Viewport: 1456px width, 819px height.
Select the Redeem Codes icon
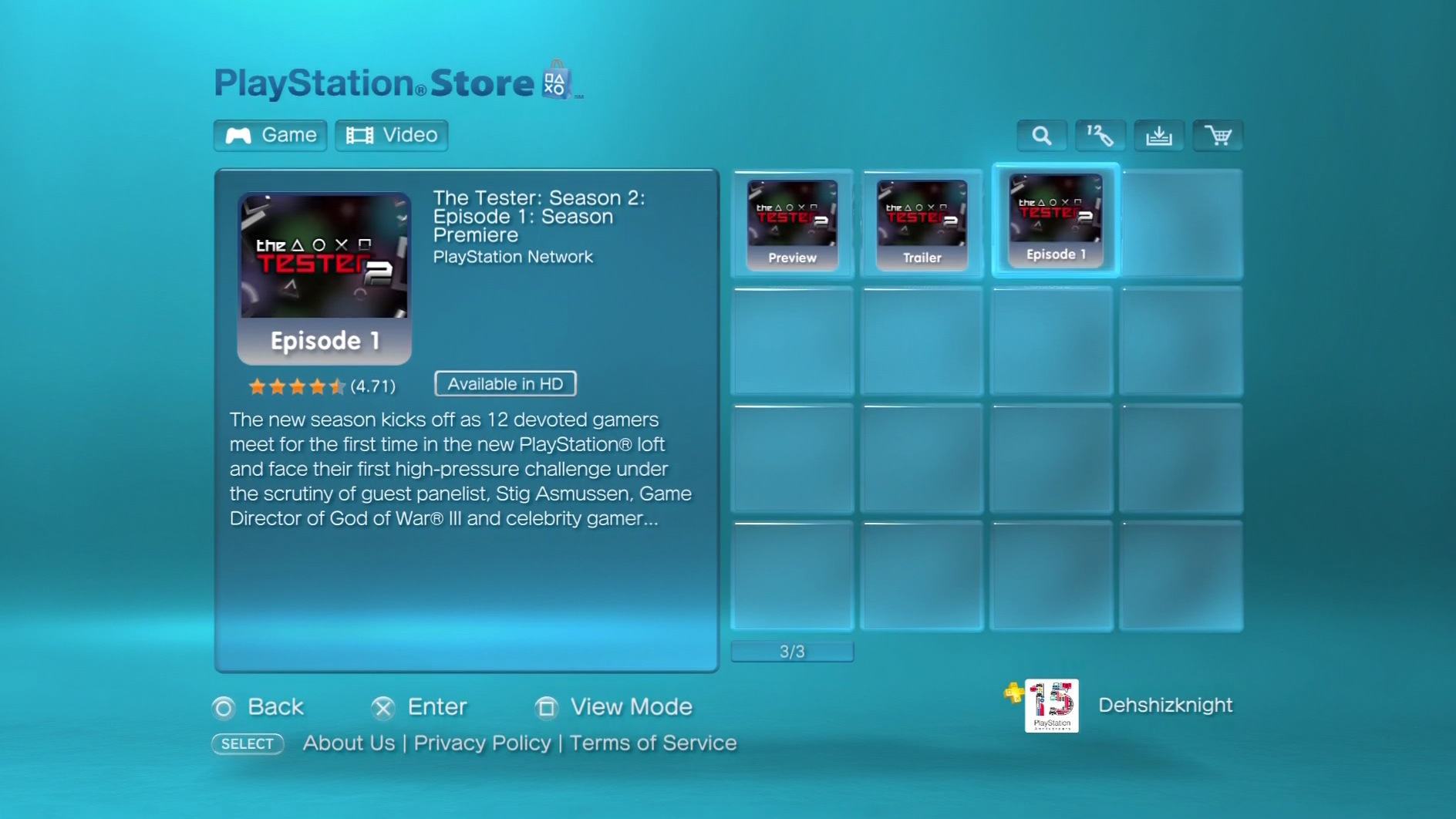1100,135
